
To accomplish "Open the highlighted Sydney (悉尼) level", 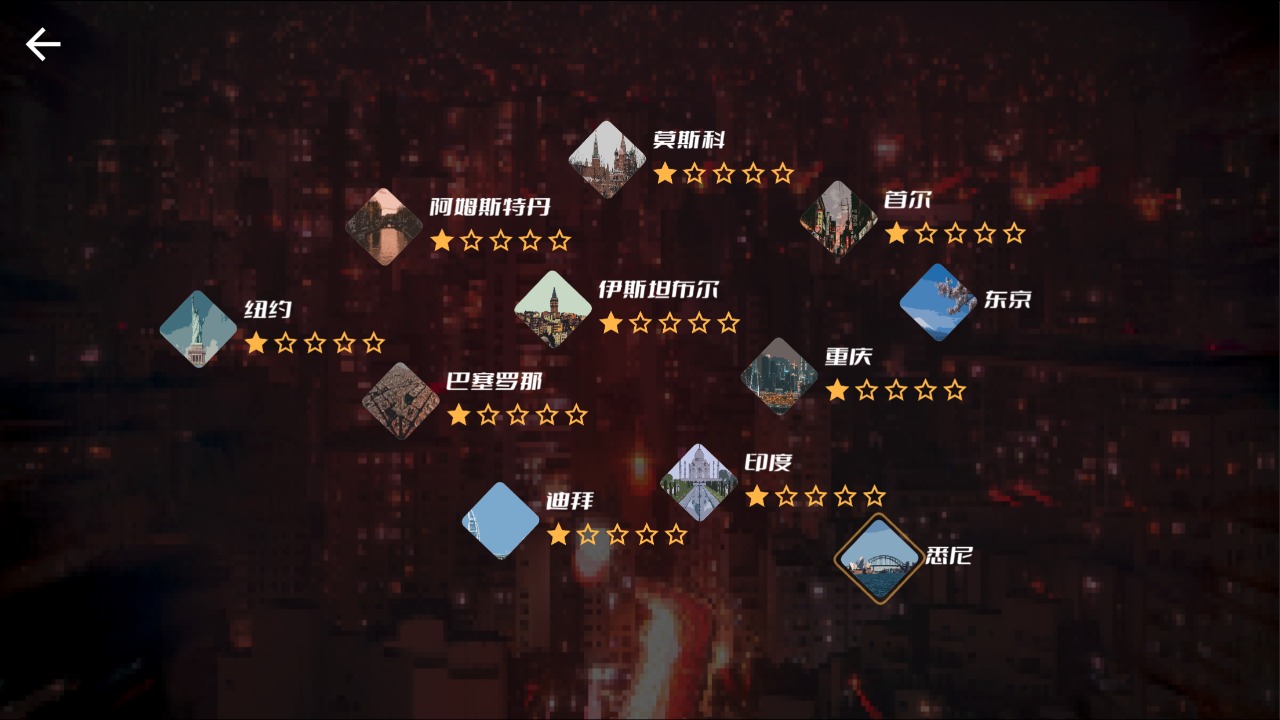I will click(879, 560).
